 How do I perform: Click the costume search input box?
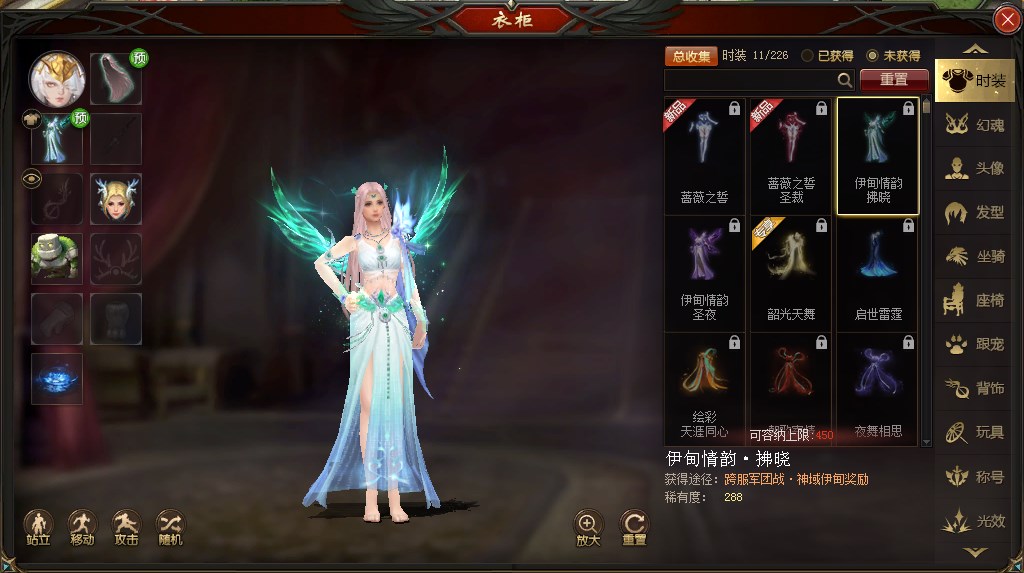(752, 80)
